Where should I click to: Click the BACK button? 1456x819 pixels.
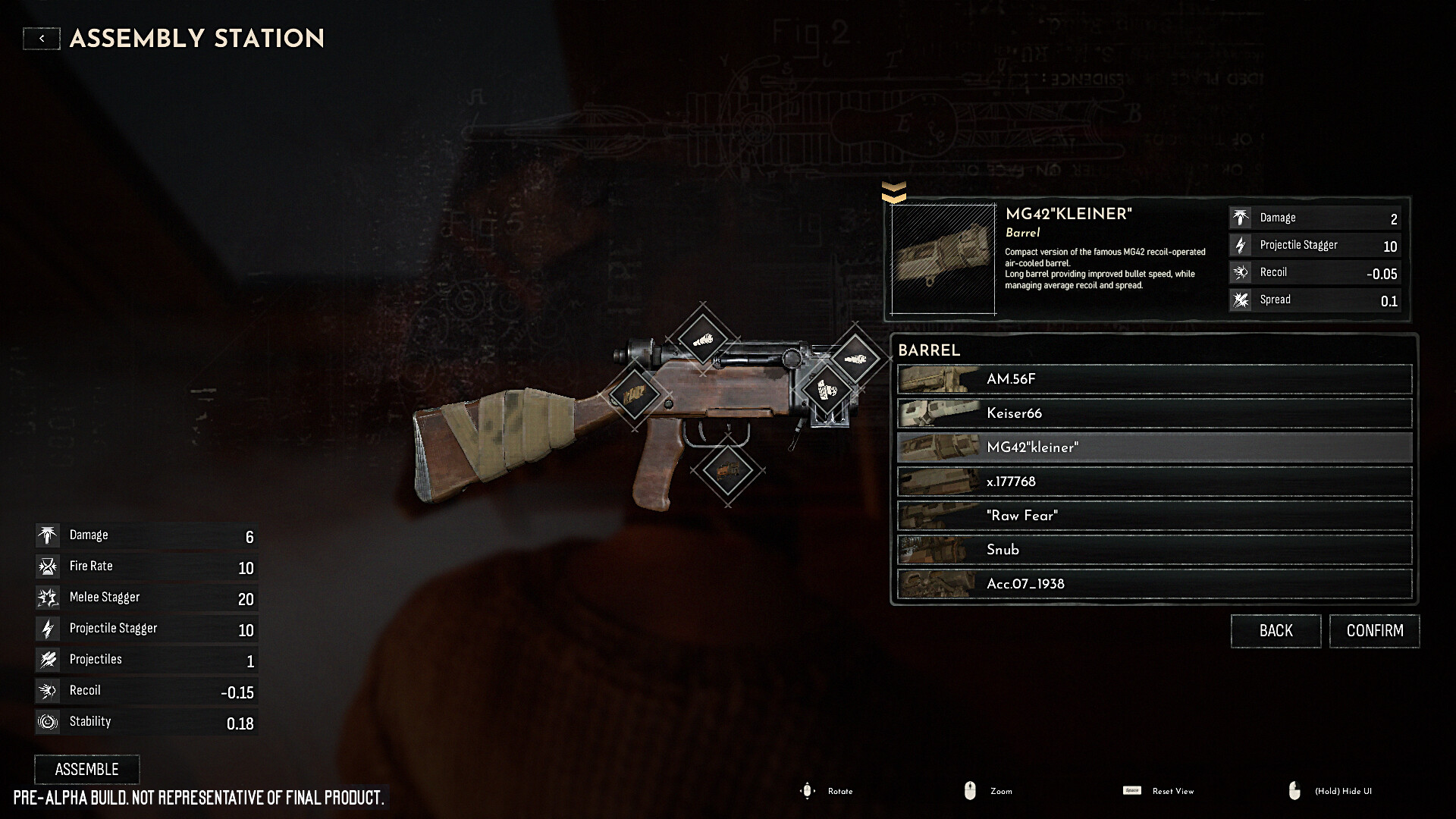click(x=1276, y=631)
